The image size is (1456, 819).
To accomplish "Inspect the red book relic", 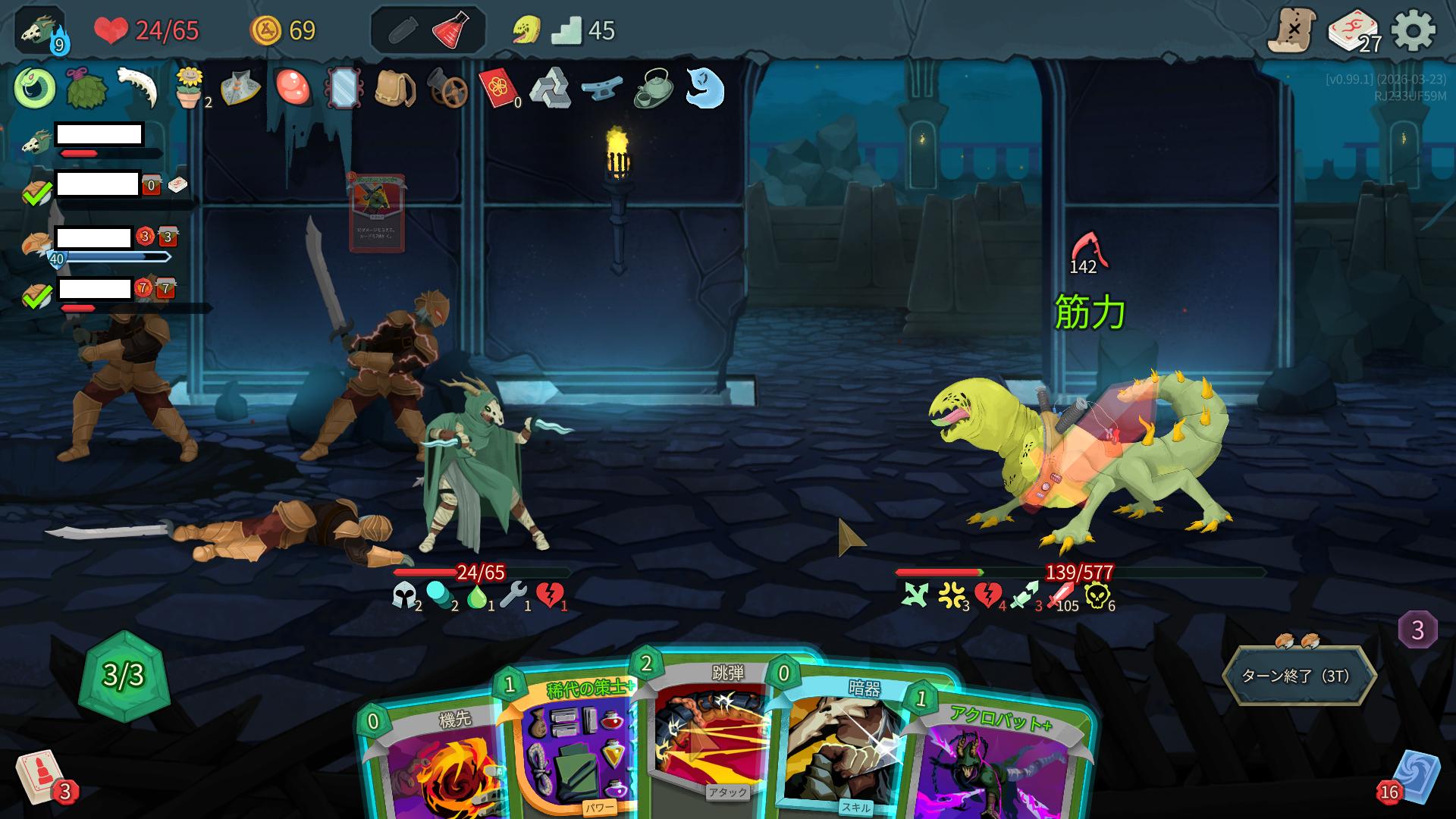I will tap(498, 89).
